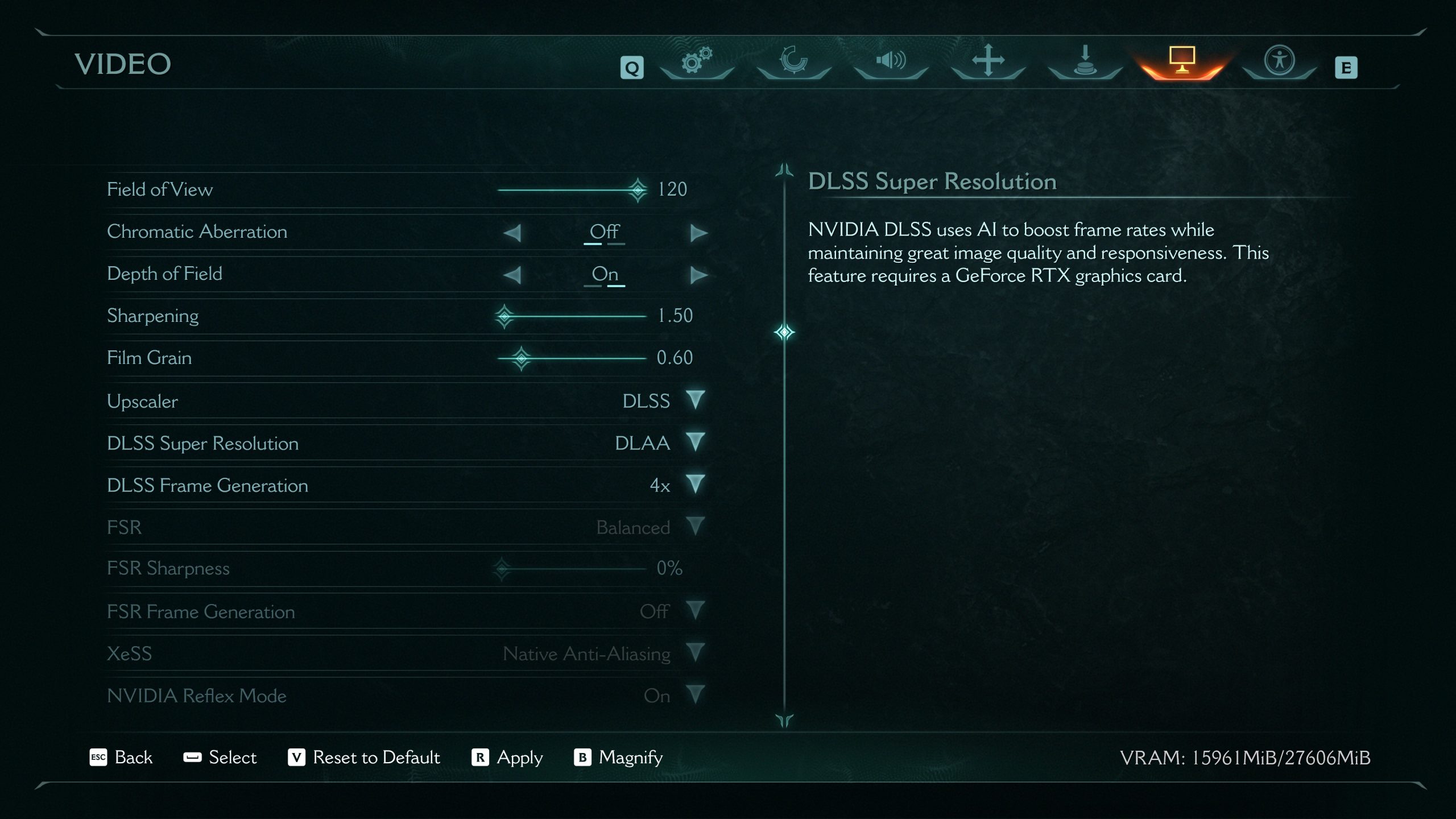The width and height of the screenshot is (1456, 819).
Task: Activate the Magnify option
Action: click(619, 758)
